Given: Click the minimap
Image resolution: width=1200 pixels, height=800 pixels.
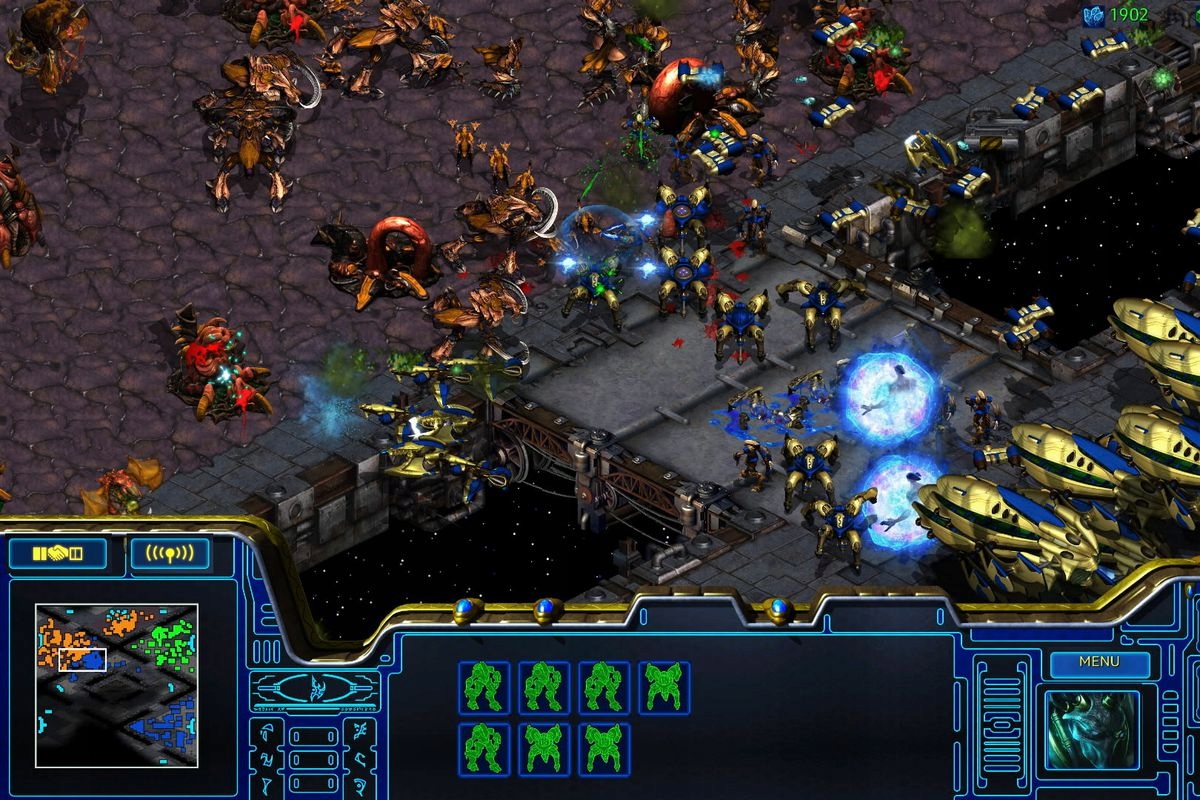Looking at the screenshot, I should (x=116, y=685).
